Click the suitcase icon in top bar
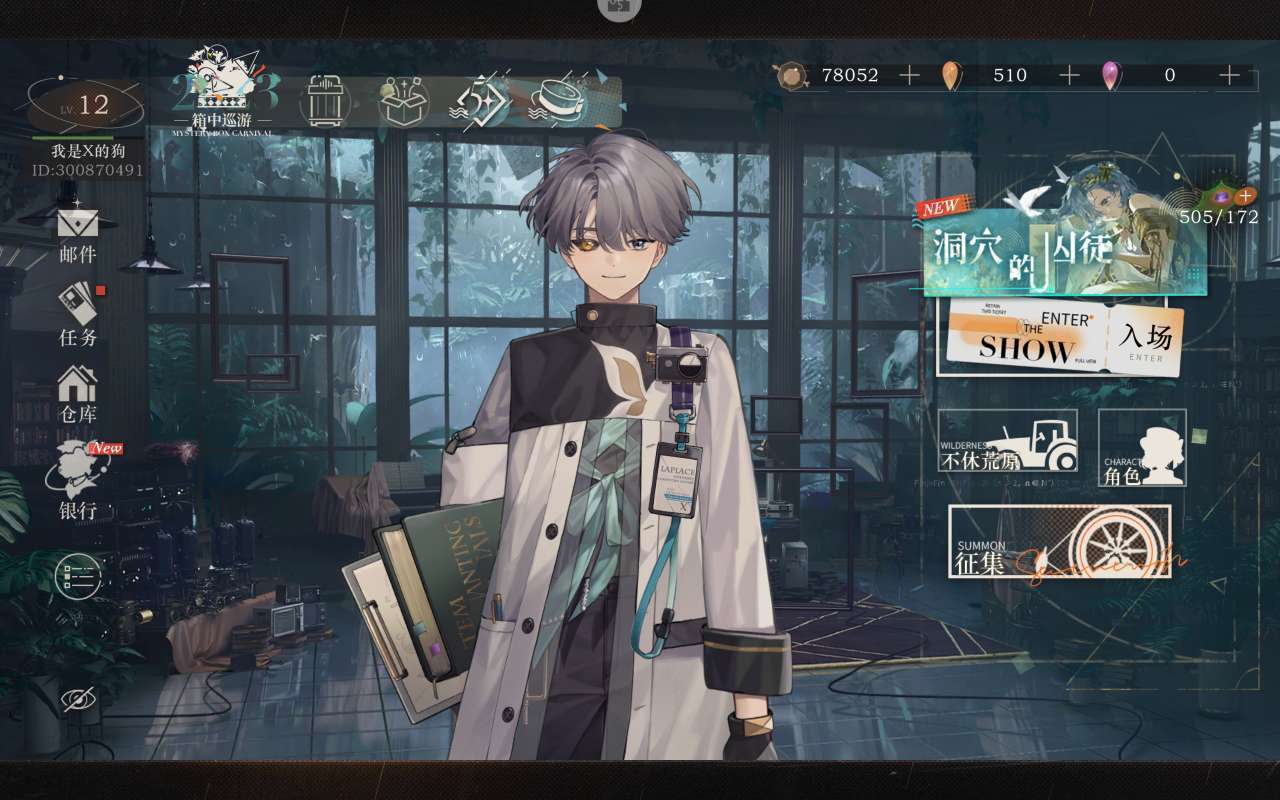The width and height of the screenshot is (1280, 800). 327,100
